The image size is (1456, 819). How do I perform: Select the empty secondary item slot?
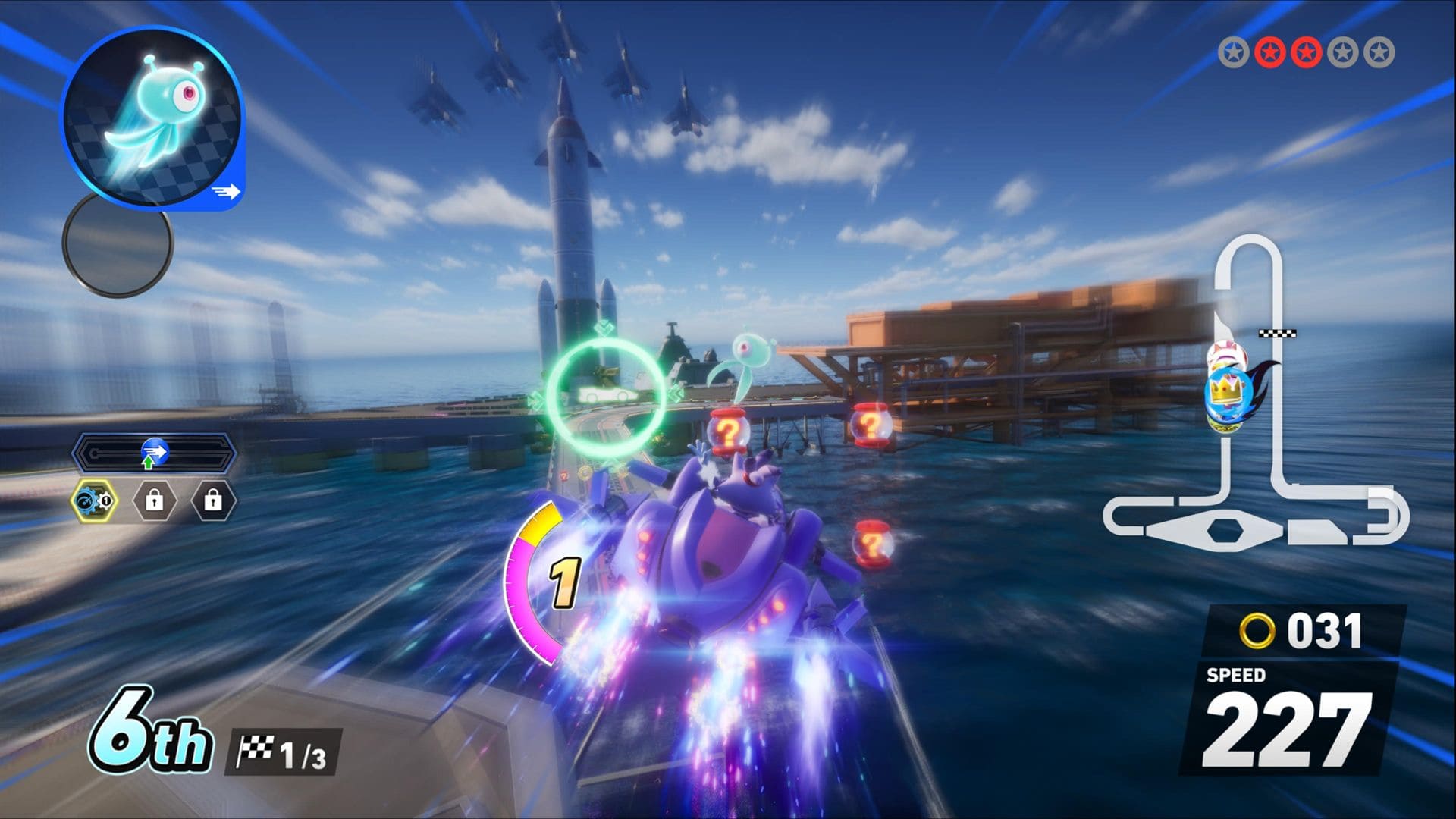[118, 244]
